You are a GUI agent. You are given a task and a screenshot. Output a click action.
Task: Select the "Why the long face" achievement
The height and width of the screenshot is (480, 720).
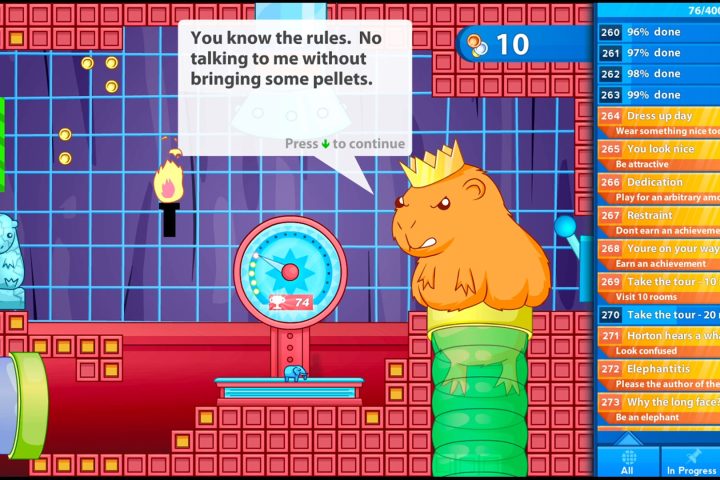(x=658, y=408)
